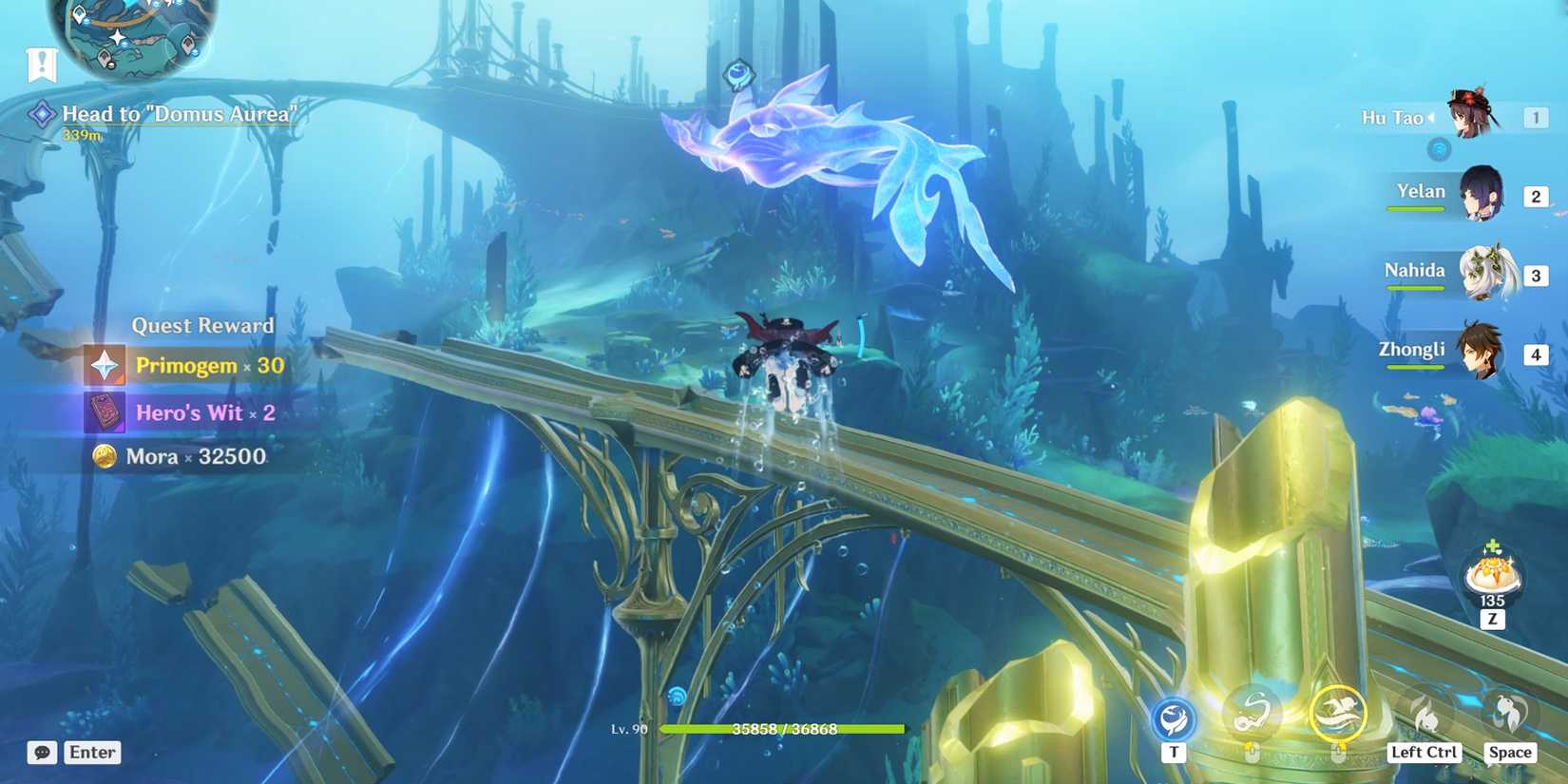
Task: Trigger the elemental skill next to Left Ctrl
Action: (x=1425, y=713)
